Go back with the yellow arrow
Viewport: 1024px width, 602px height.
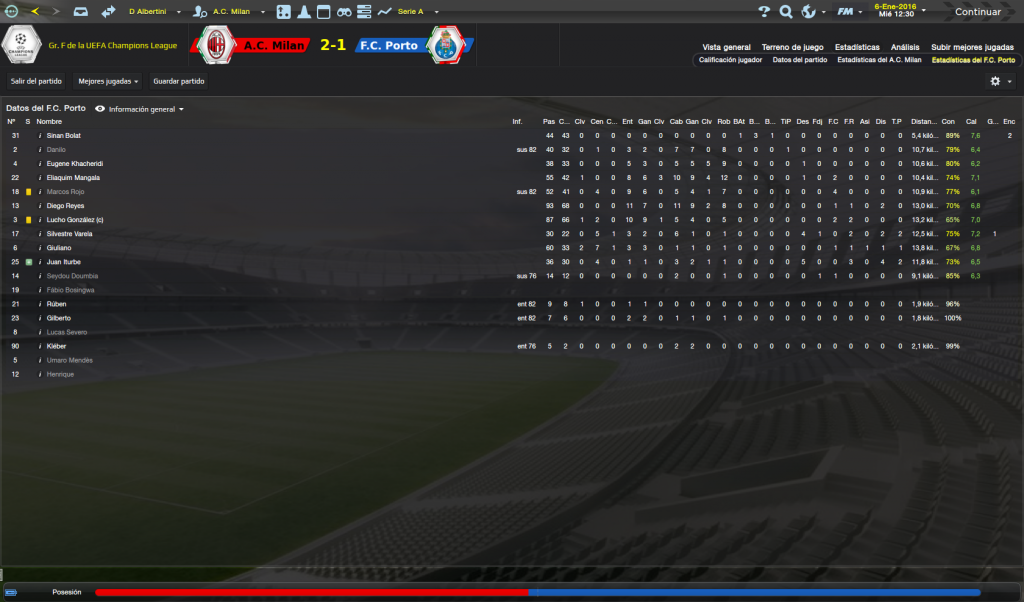click(36, 12)
